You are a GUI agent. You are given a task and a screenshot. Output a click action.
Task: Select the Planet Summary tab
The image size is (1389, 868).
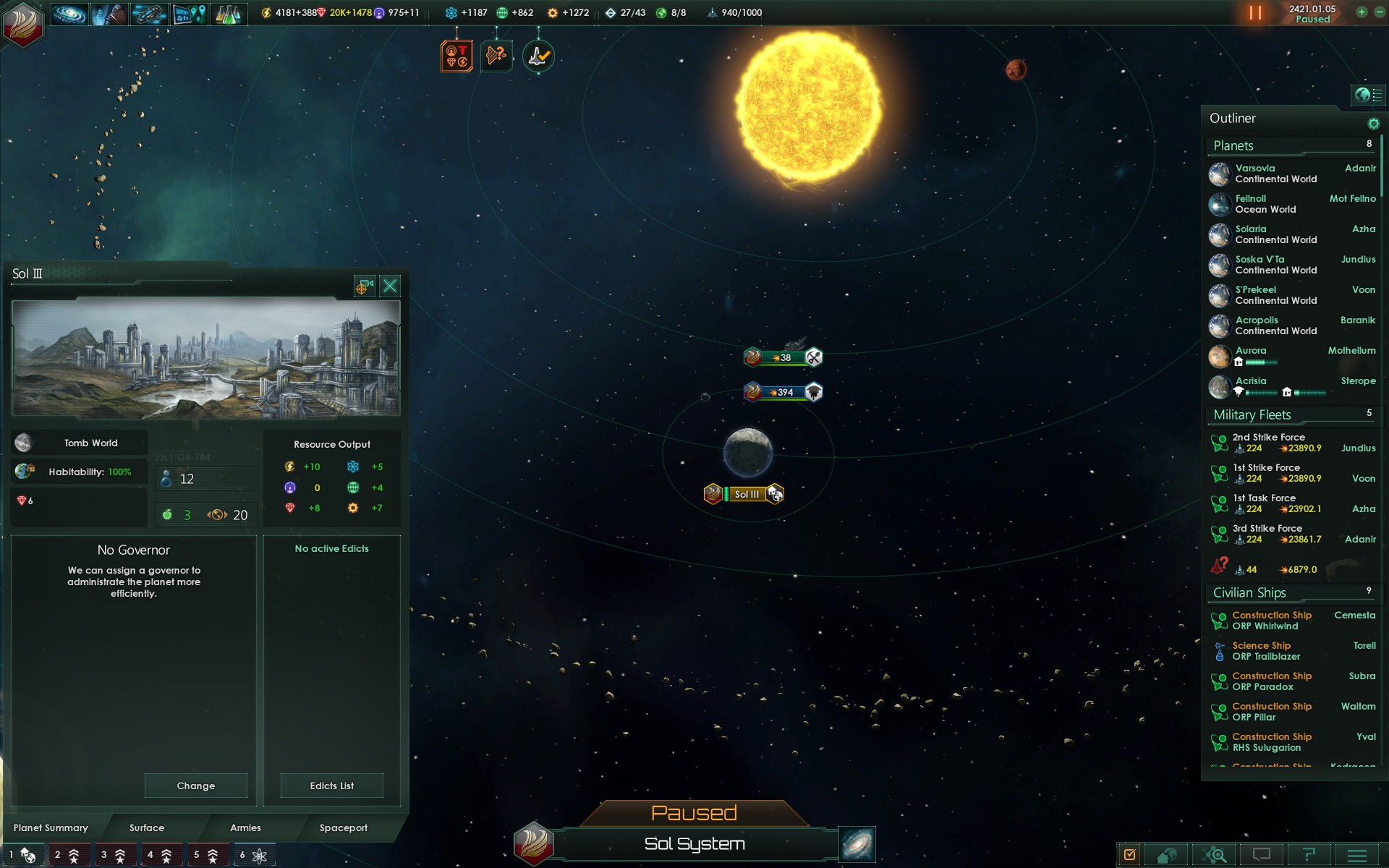(51, 827)
